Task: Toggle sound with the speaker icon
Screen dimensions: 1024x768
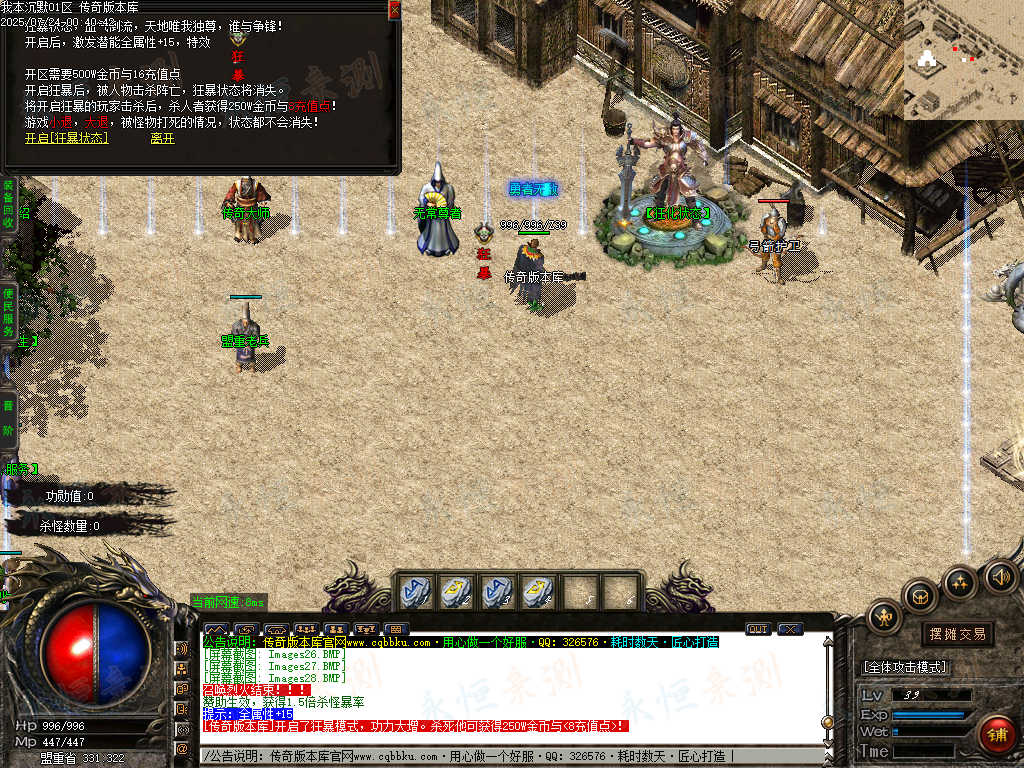Action: coord(1000,577)
